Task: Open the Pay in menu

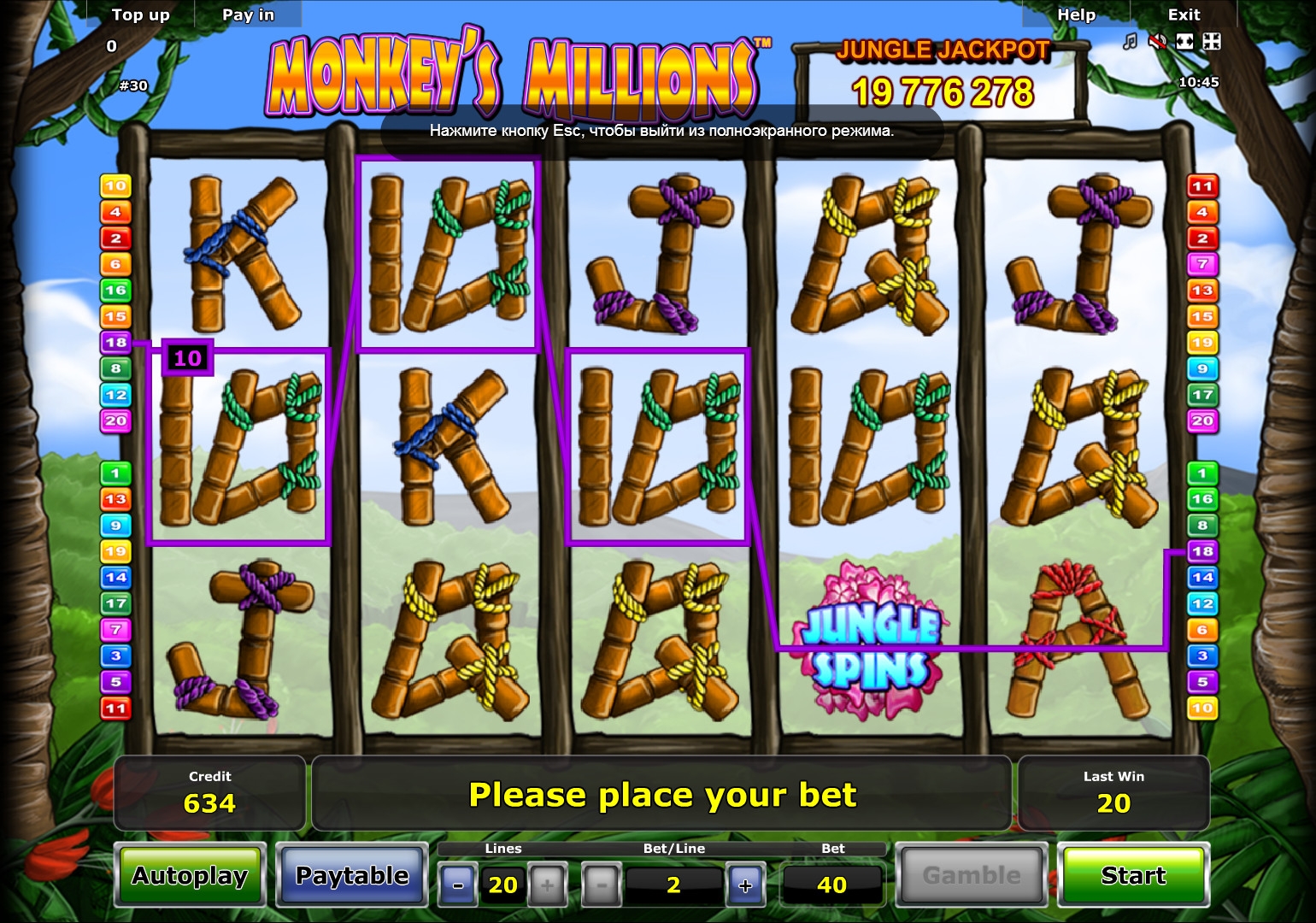Action: pyautogui.click(x=248, y=15)
